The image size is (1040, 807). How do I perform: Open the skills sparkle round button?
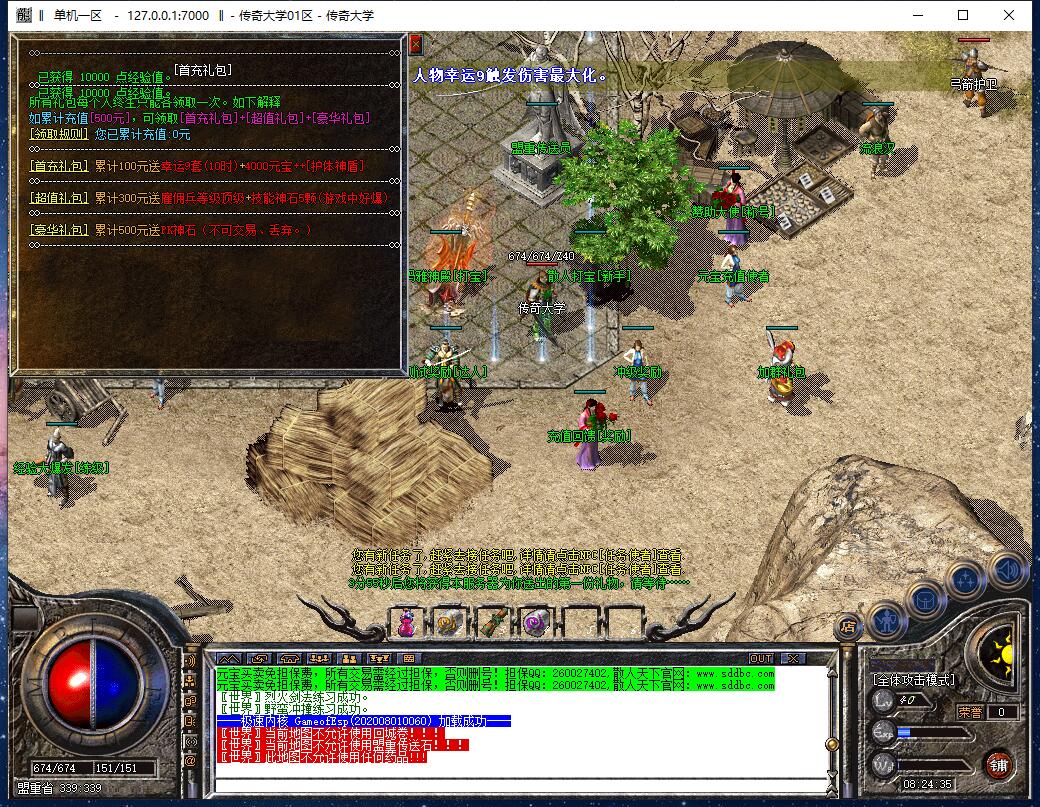(966, 580)
